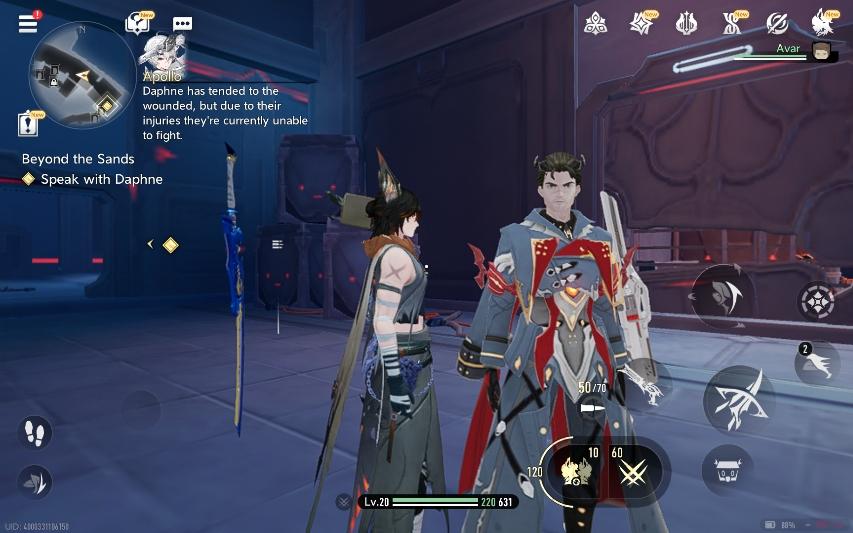Screen dimensions: 853x533
Task: Open the hourglass-shaped icon marked New
Action: 732,23
